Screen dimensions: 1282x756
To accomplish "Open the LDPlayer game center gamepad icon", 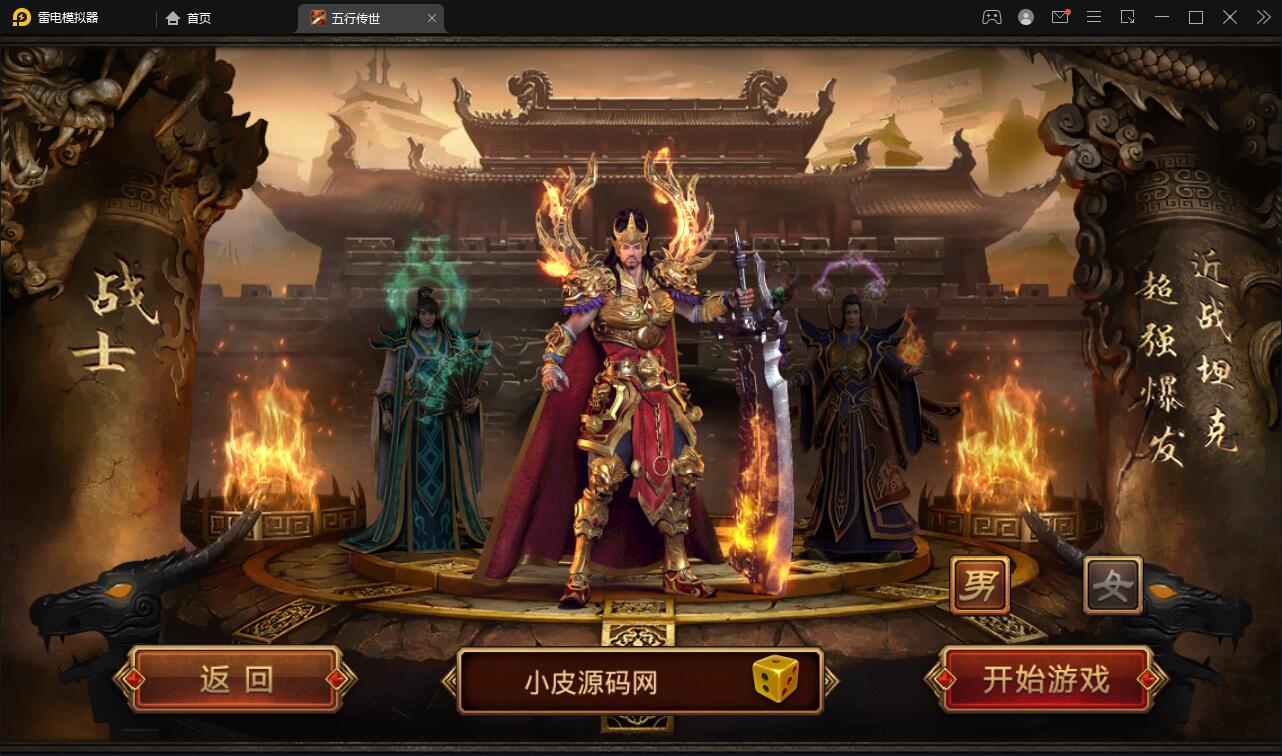I will [991, 17].
